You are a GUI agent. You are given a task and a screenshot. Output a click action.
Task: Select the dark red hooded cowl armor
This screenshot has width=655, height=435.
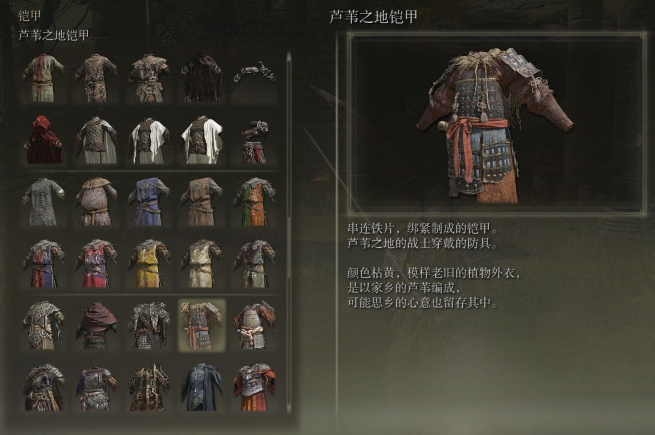pos(96,325)
